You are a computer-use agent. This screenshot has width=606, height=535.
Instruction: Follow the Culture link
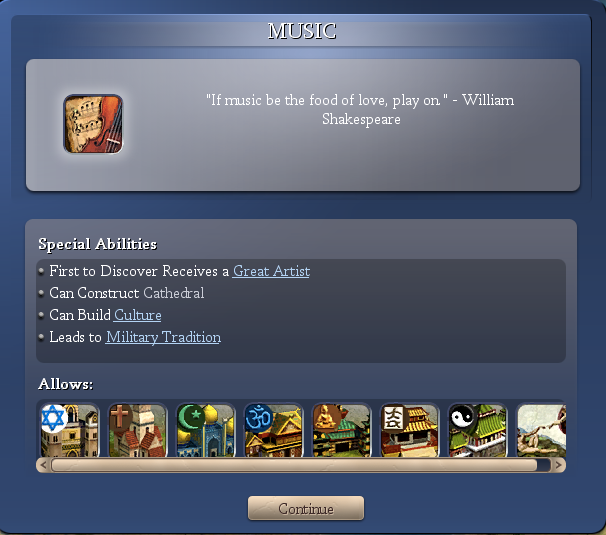pyautogui.click(x=137, y=315)
